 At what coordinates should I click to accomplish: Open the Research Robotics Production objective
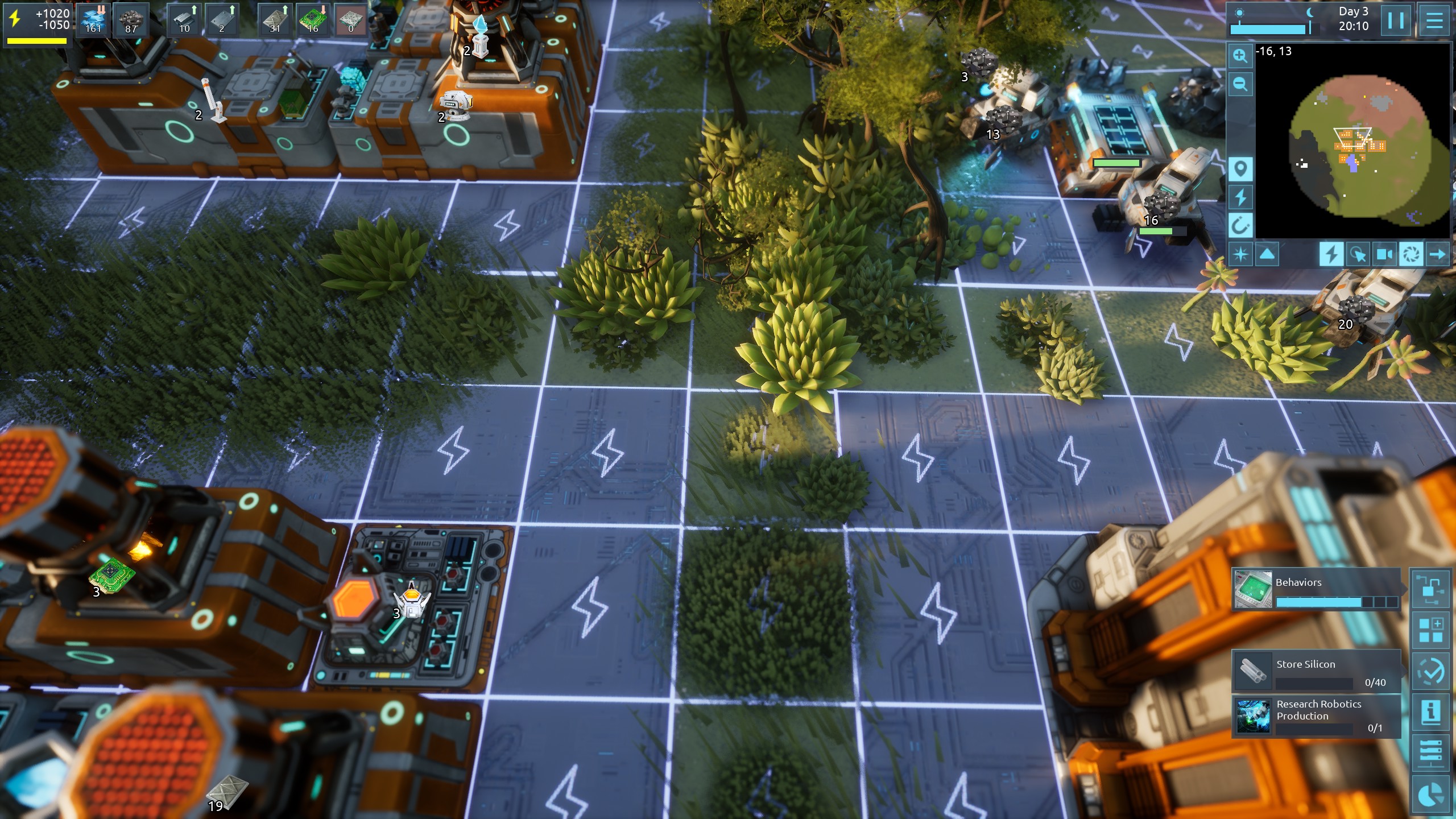tap(1316, 715)
